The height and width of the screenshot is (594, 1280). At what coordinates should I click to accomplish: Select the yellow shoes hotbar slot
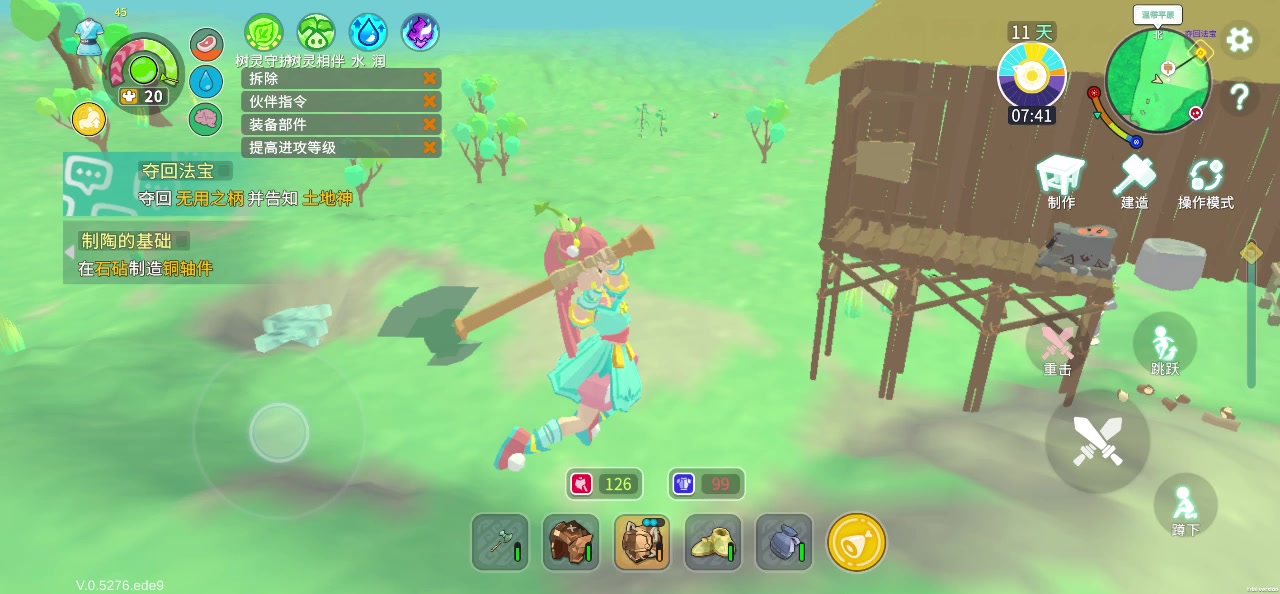(713, 543)
